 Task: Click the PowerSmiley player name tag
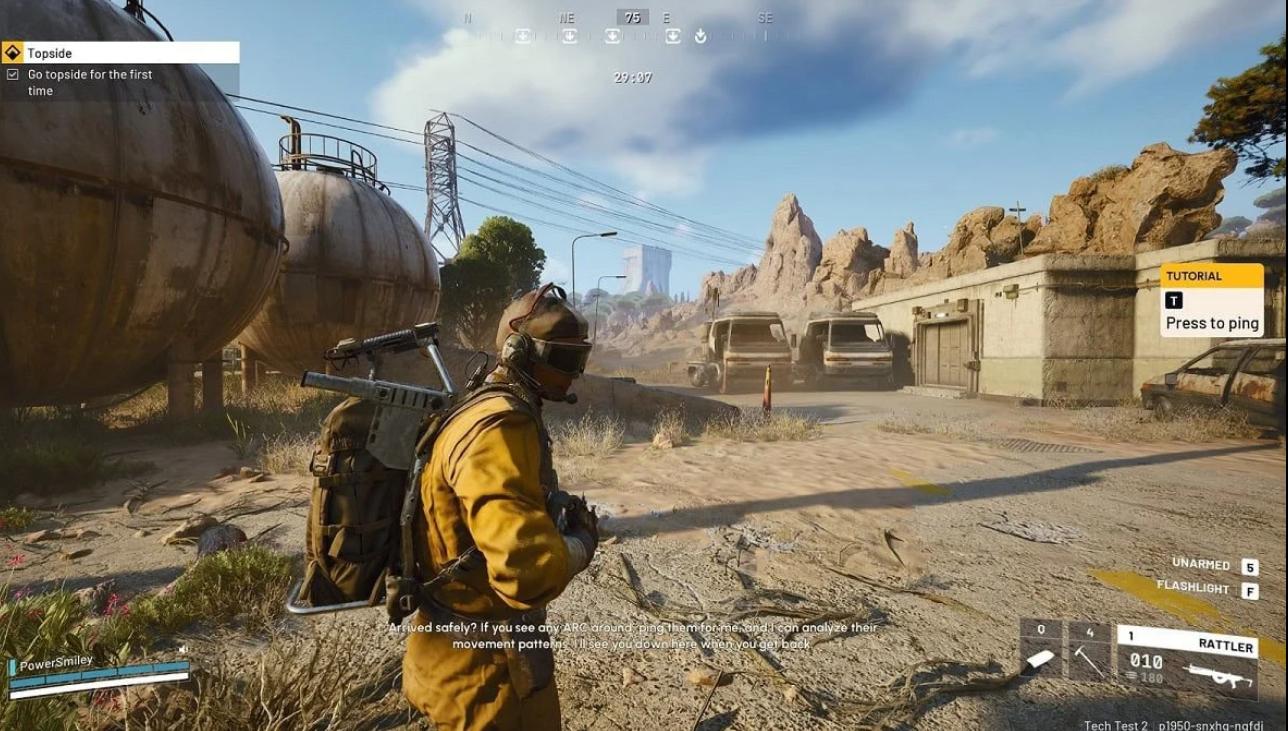pyautogui.click(x=56, y=663)
